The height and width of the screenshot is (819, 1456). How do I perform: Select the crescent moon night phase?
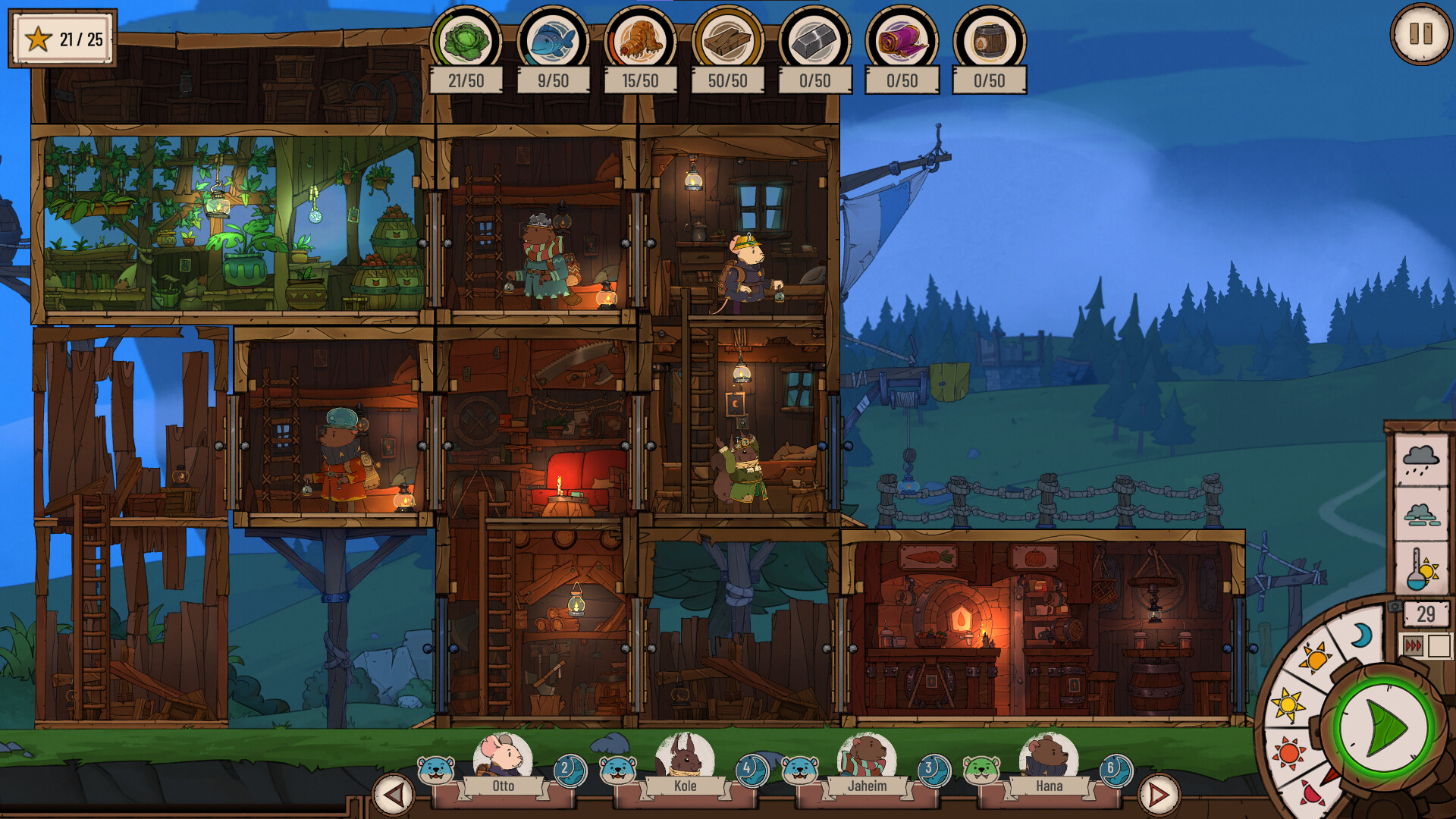1362,635
